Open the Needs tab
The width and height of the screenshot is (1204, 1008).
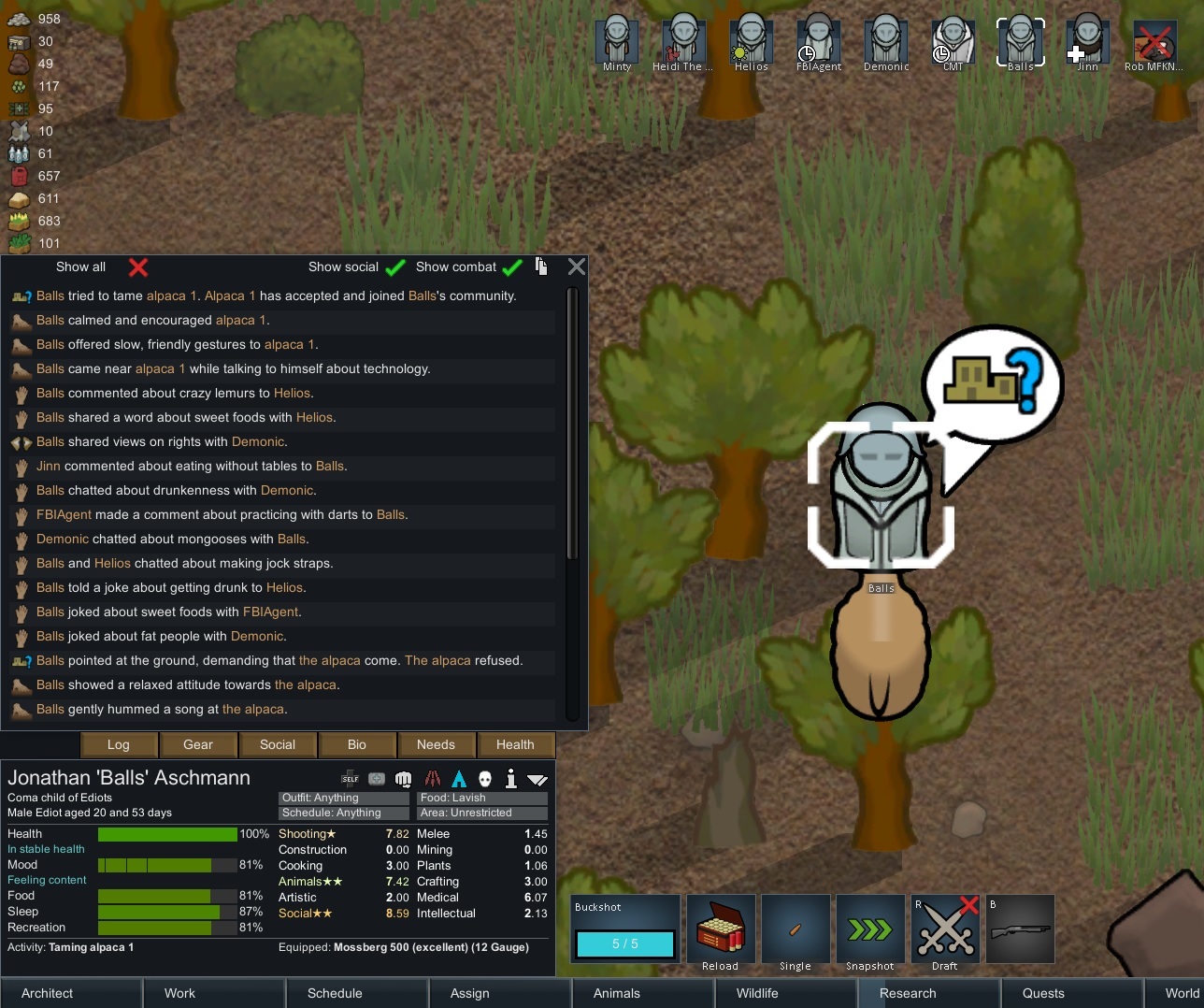click(436, 744)
